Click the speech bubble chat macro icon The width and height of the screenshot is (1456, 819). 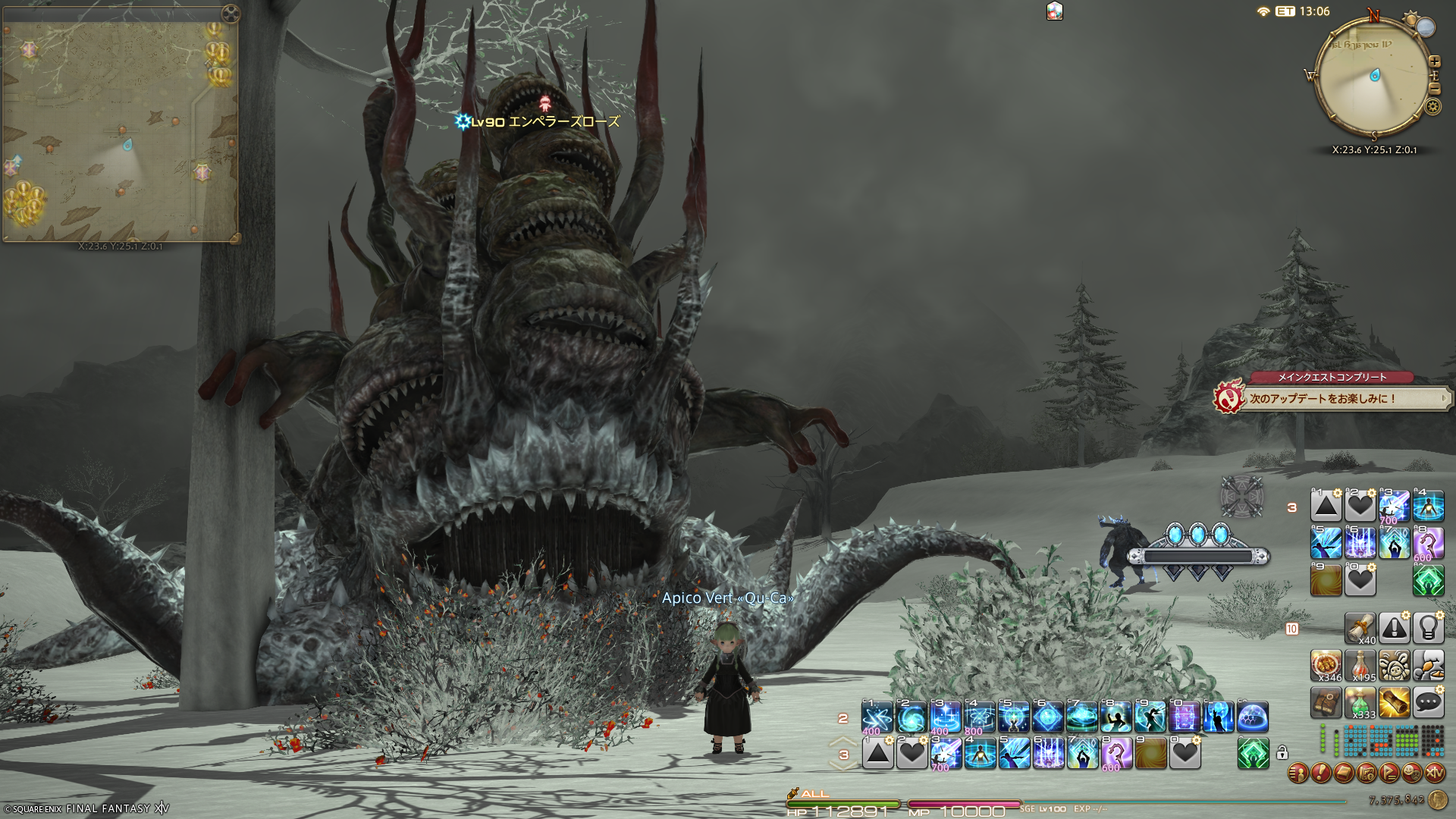1428,703
